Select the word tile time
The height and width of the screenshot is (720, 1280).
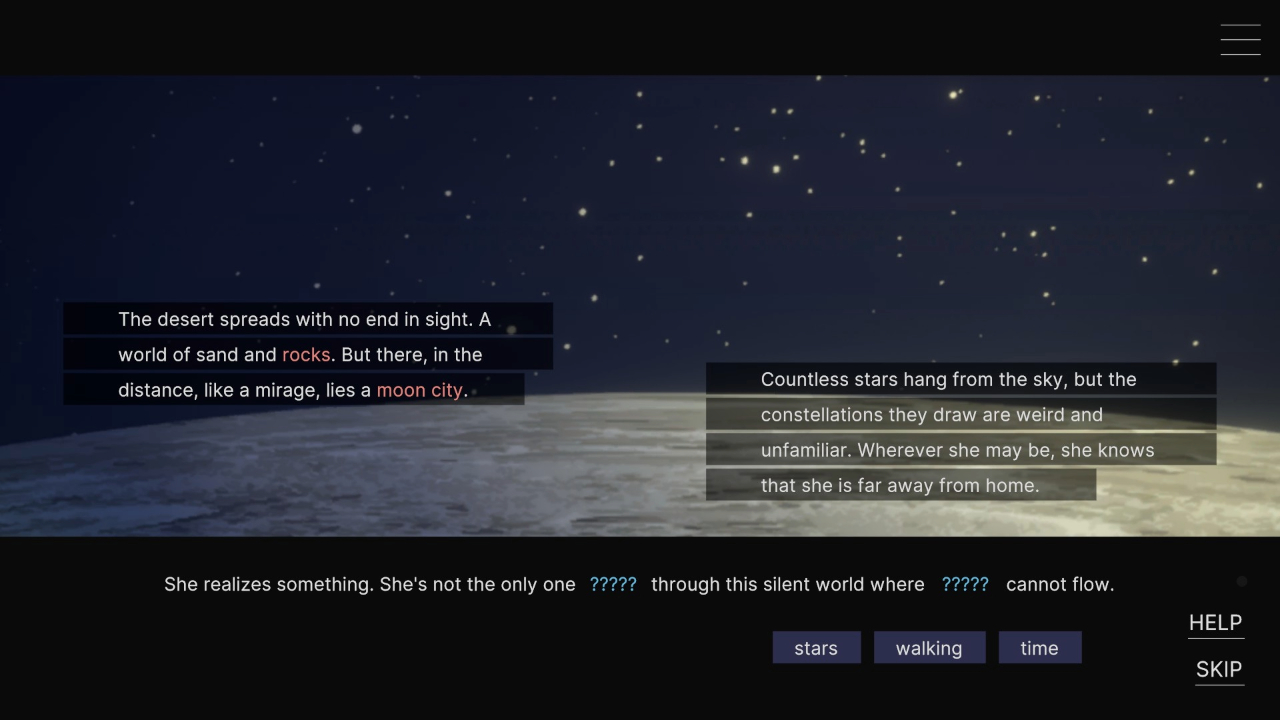tap(1039, 647)
